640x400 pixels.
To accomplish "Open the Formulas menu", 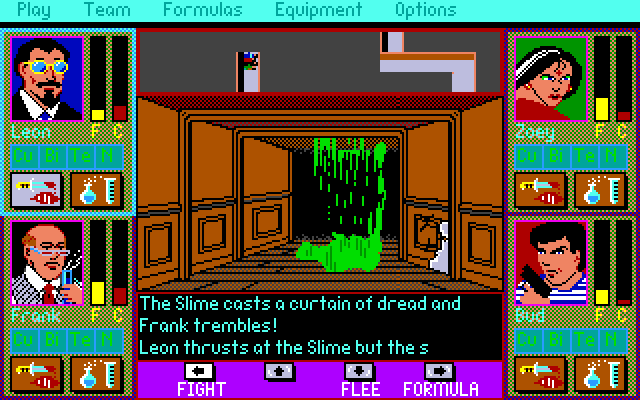I will click(203, 11).
